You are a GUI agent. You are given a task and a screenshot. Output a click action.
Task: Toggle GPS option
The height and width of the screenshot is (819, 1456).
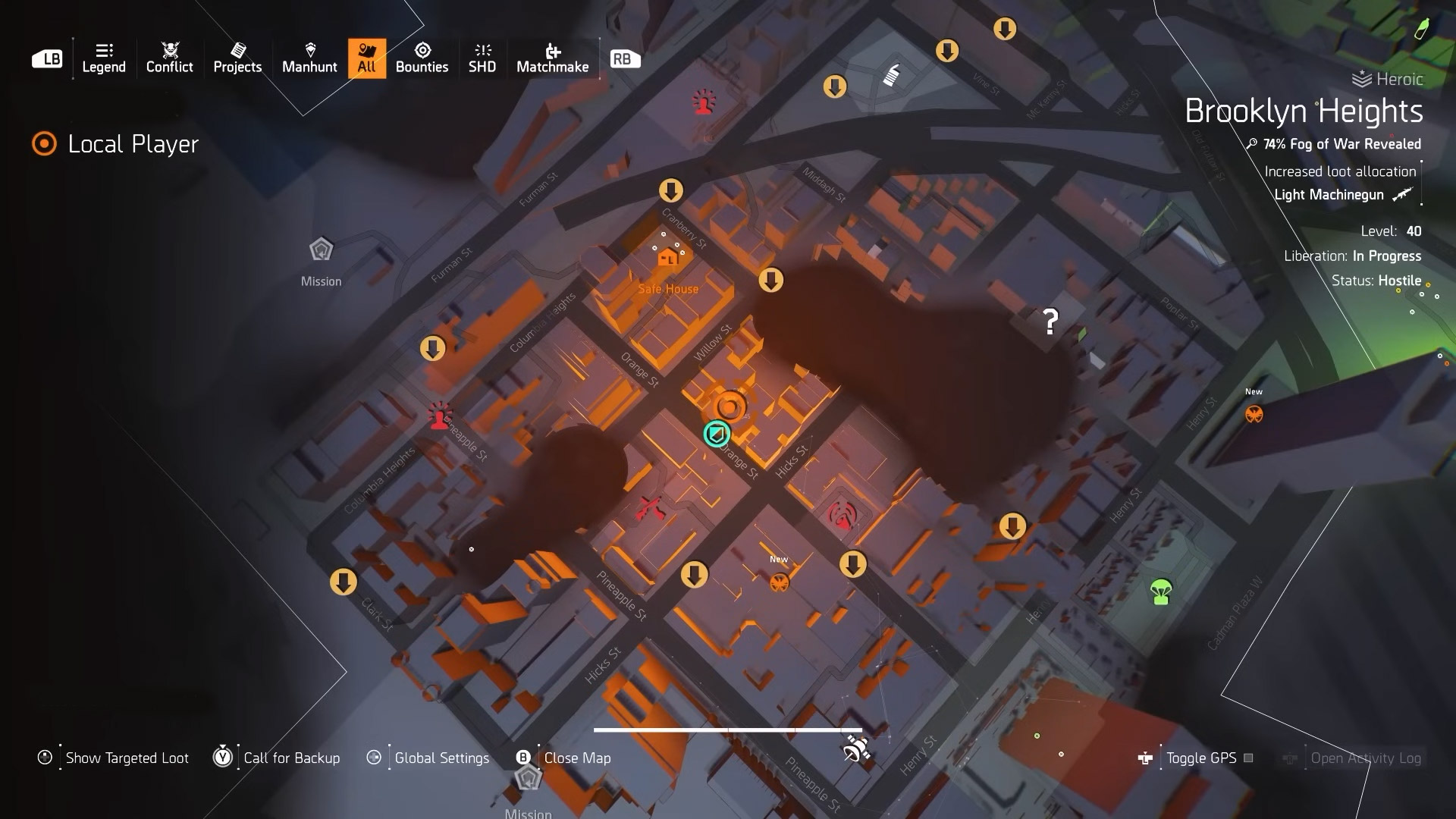click(x=1200, y=758)
